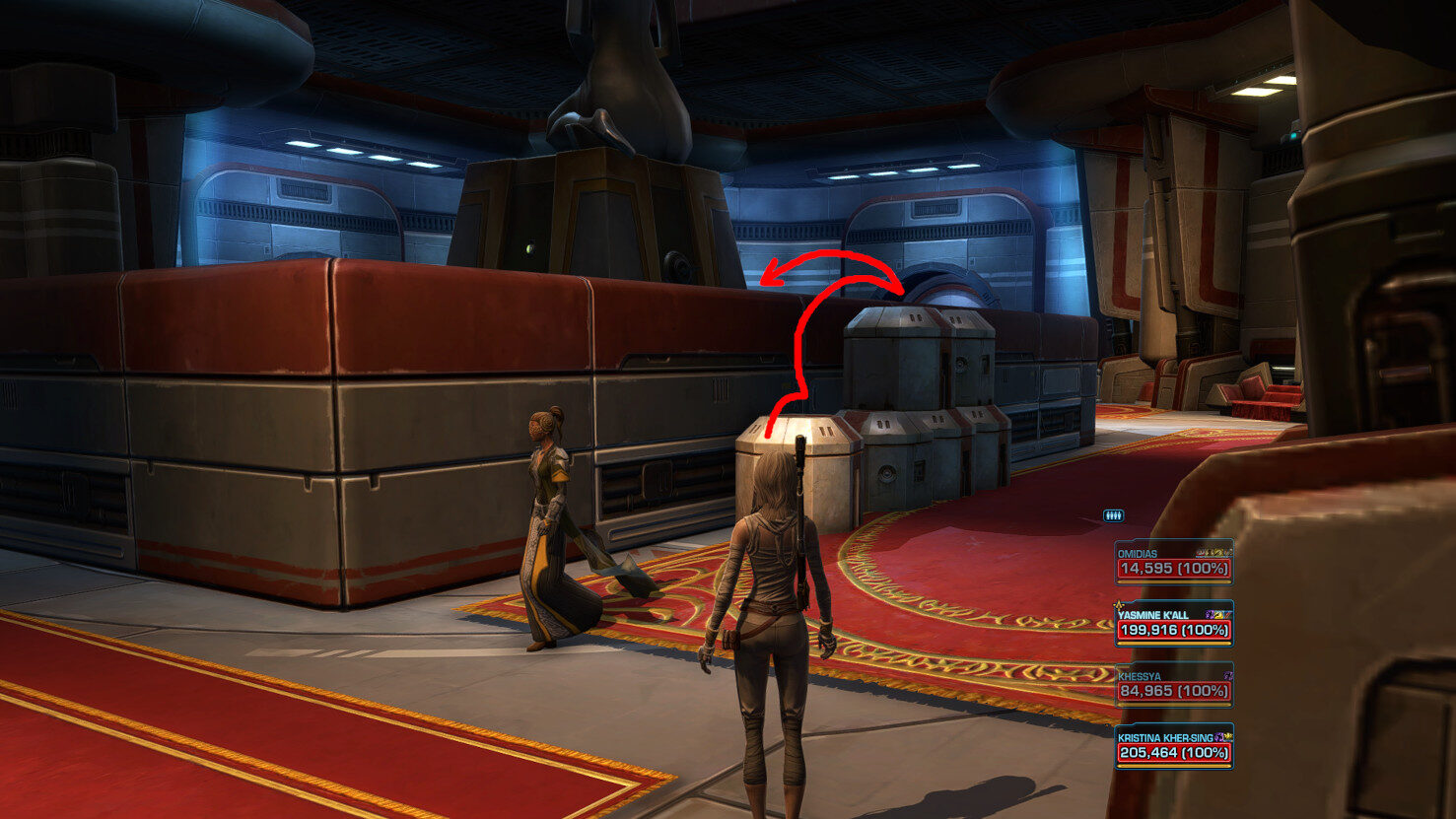Click Khessya's group member frame
This screenshot has width=1456, height=819.
tap(1173, 685)
